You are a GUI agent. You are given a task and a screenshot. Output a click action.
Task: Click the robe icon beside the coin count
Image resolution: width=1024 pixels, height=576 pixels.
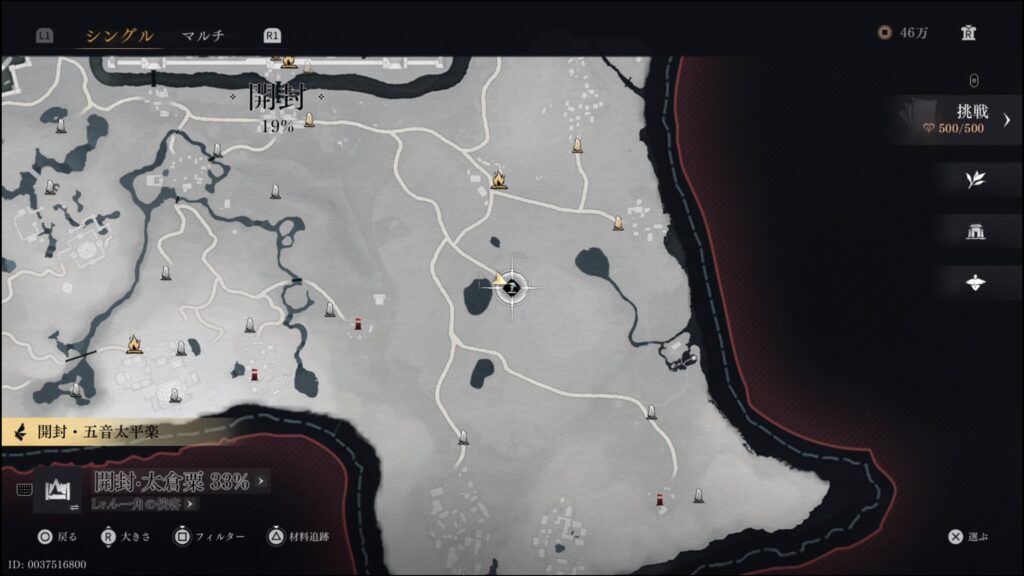tap(968, 33)
